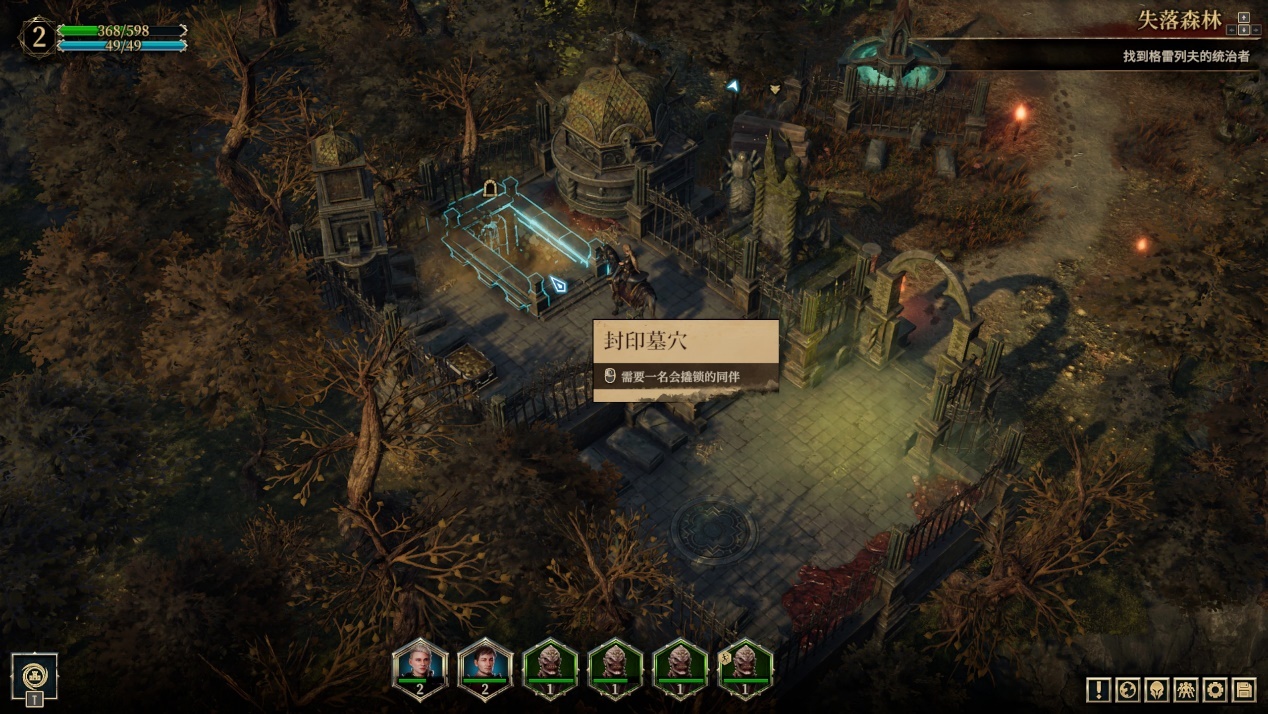Open the party group icon menu
Viewport: 1268px width, 714px height.
tap(1185, 689)
